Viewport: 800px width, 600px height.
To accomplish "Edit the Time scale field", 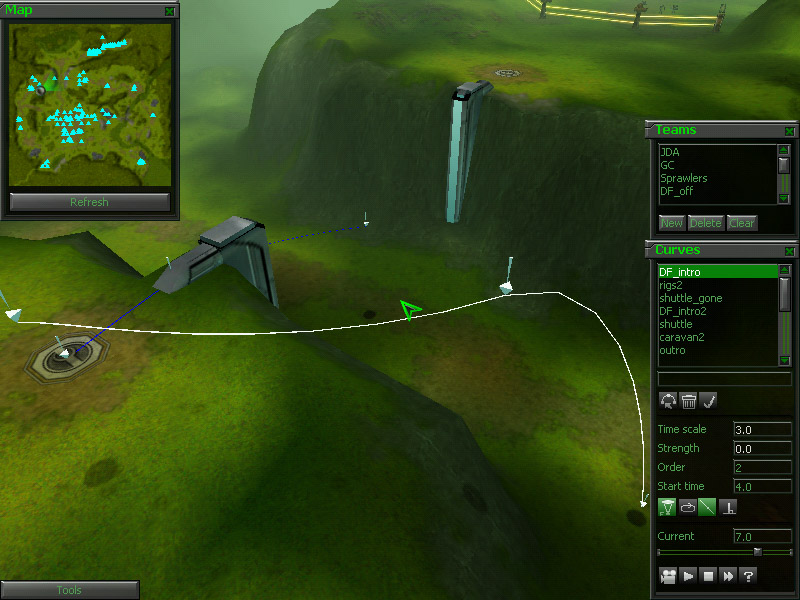I will (x=762, y=429).
